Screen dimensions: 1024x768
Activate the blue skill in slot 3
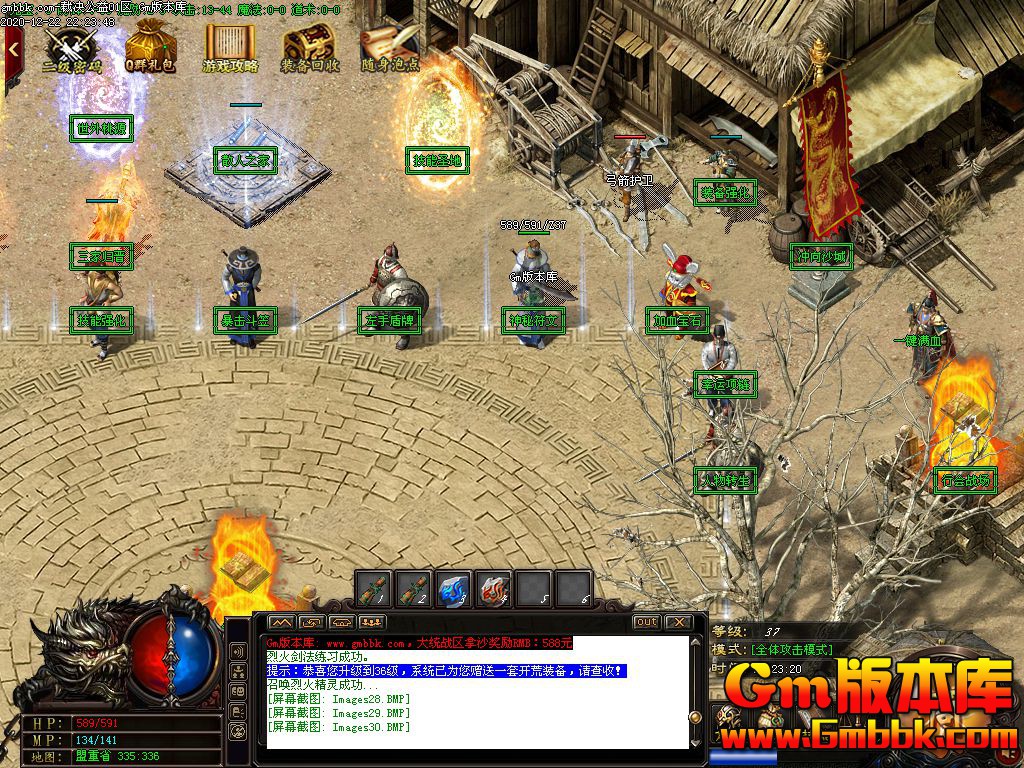tap(454, 589)
